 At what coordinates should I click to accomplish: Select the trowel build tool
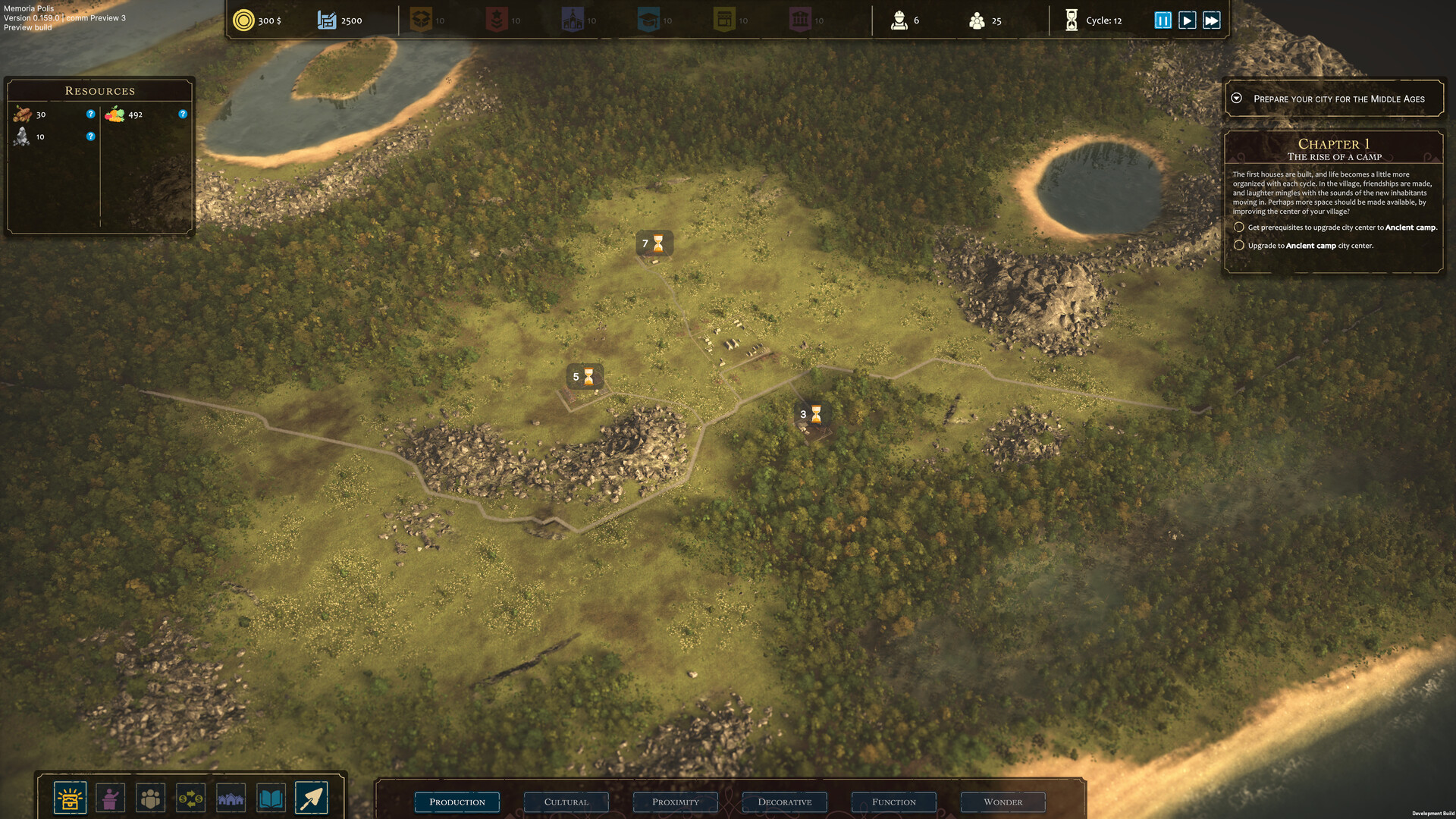(x=311, y=798)
